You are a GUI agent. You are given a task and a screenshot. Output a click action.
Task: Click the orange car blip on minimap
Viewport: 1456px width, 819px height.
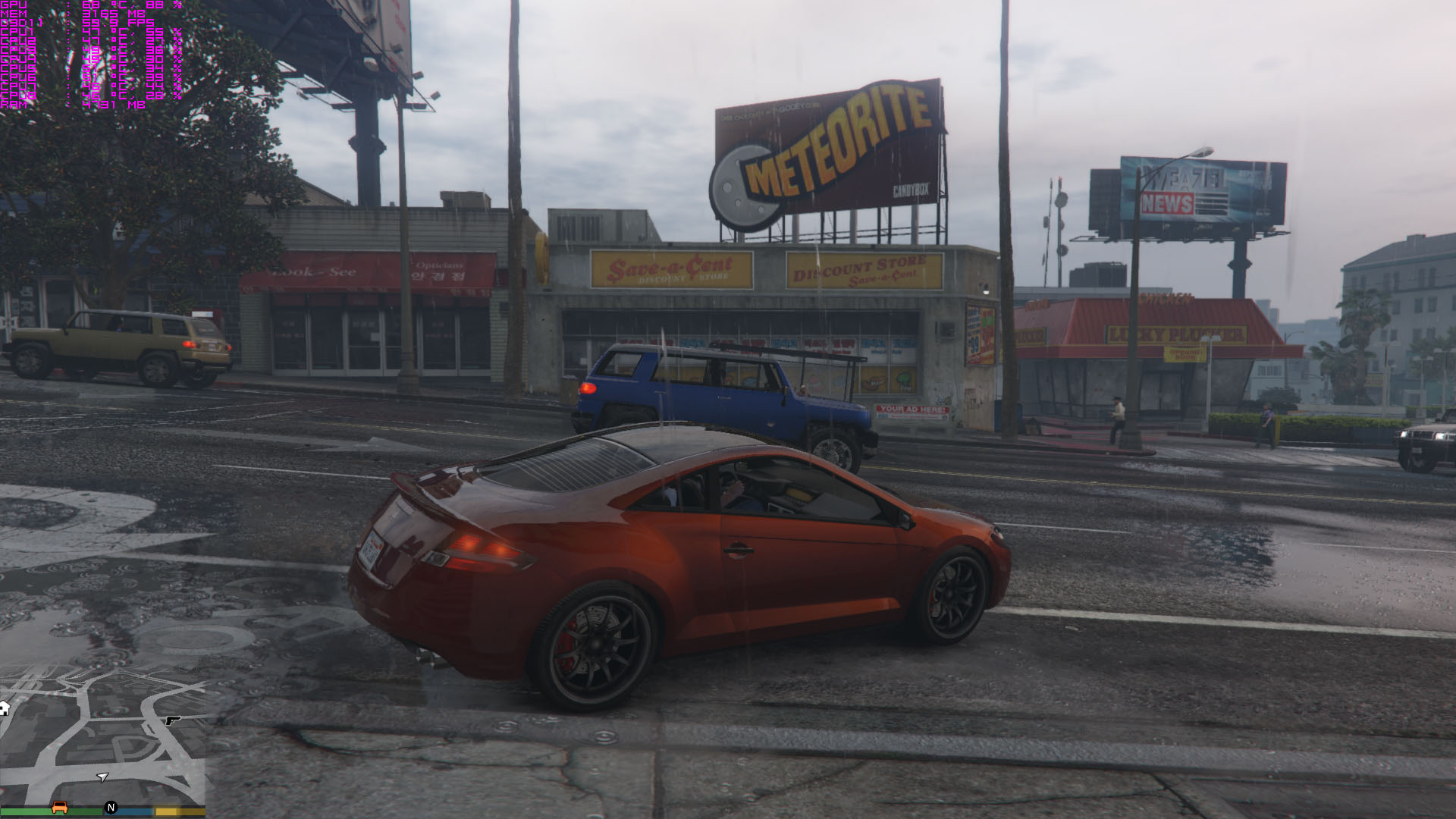tap(59, 807)
